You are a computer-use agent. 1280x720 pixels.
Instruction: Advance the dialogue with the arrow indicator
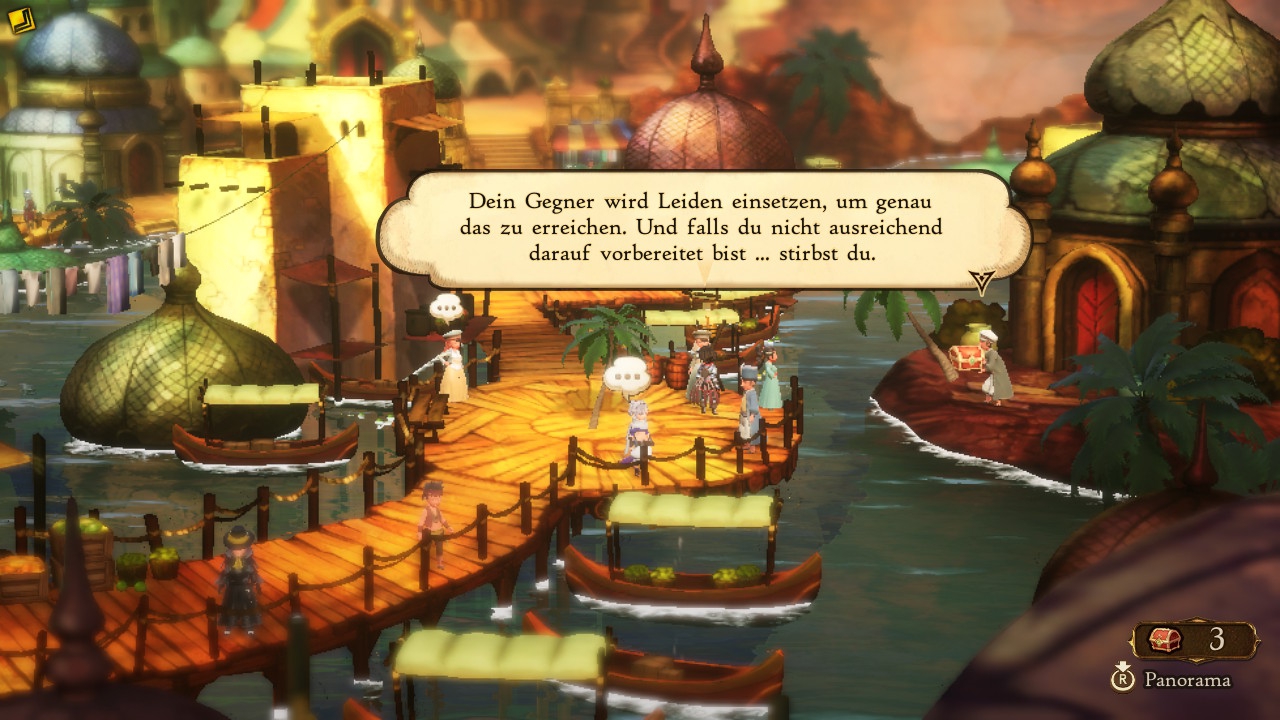(x=982, y=281)
